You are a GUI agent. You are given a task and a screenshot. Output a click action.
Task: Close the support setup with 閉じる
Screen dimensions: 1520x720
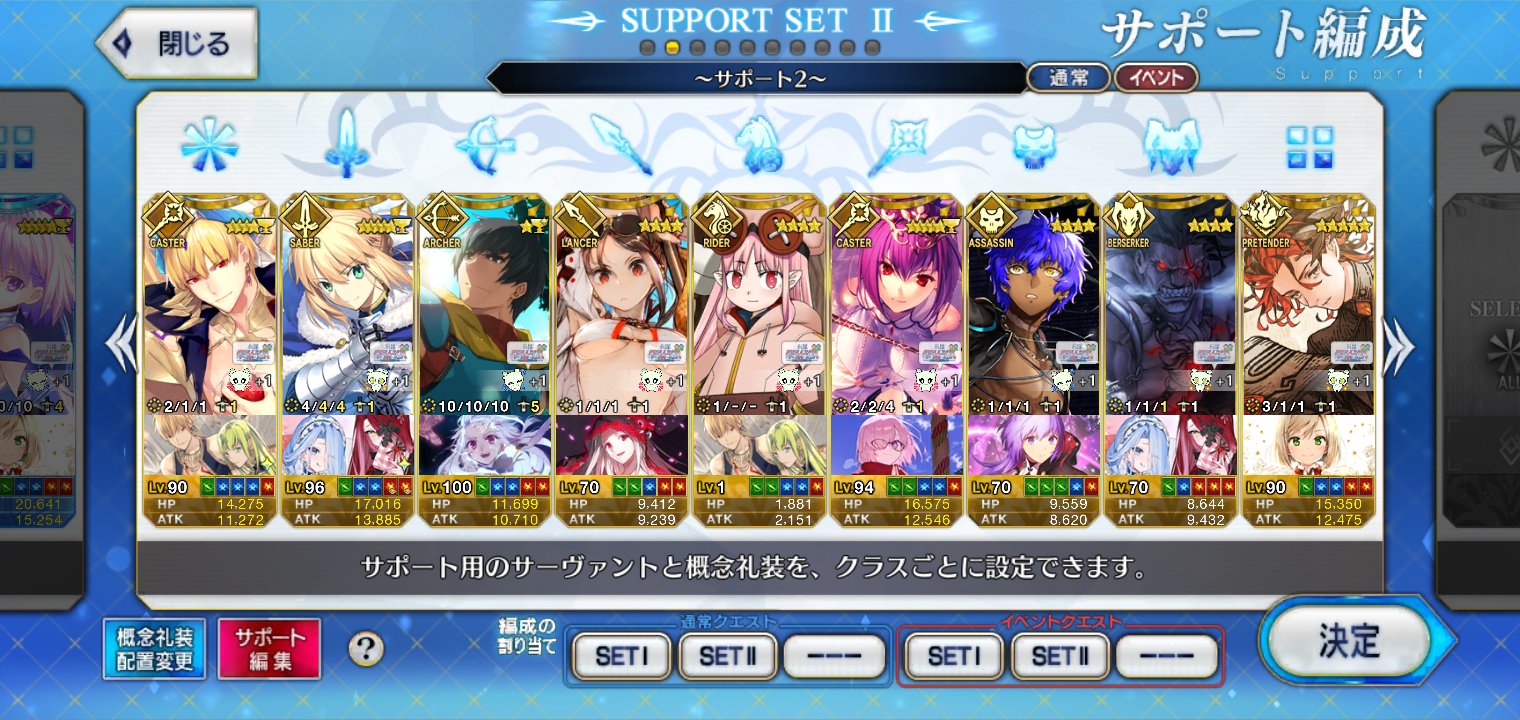tap(178, 44)
